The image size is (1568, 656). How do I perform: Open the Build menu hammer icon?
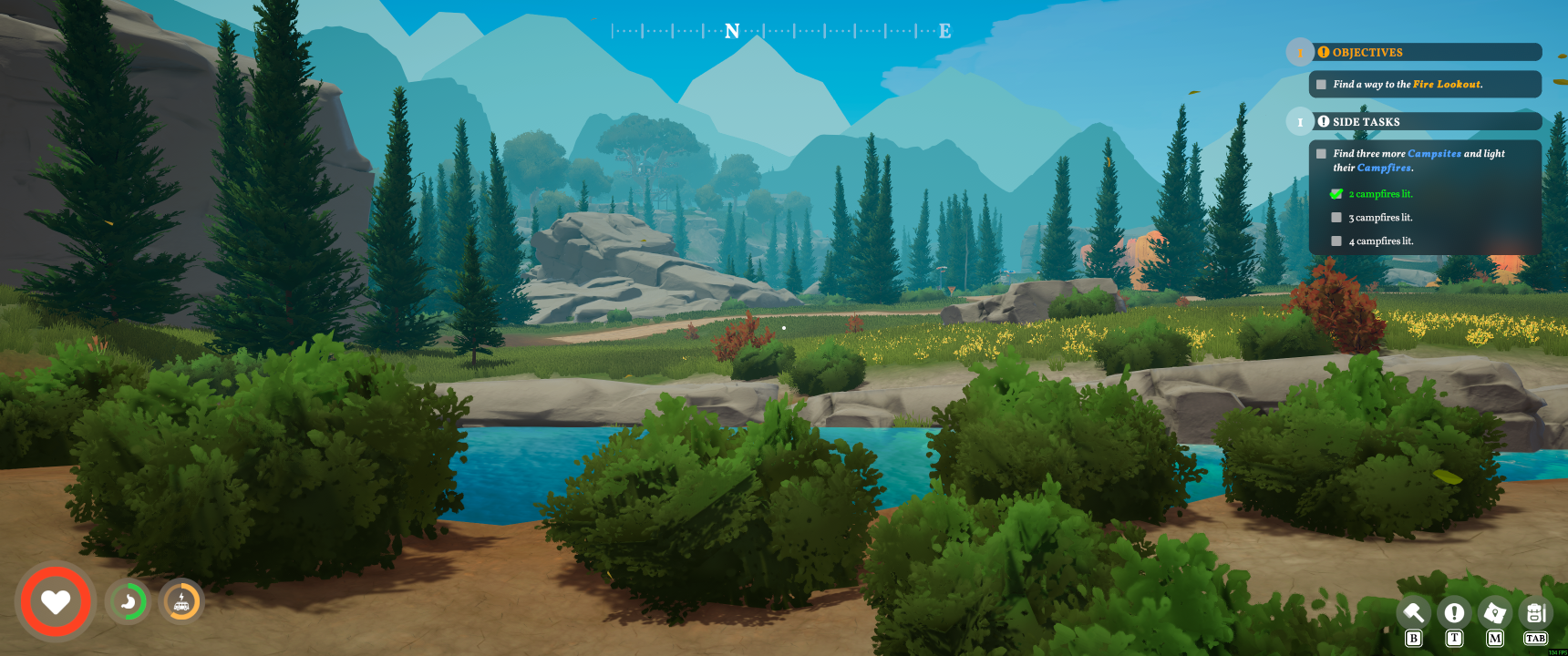tap(1414, 612)
